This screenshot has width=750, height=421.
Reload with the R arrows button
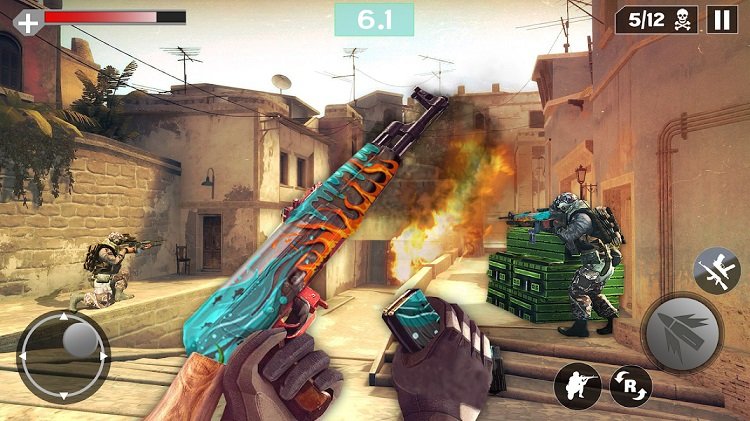tap(631, 383)
